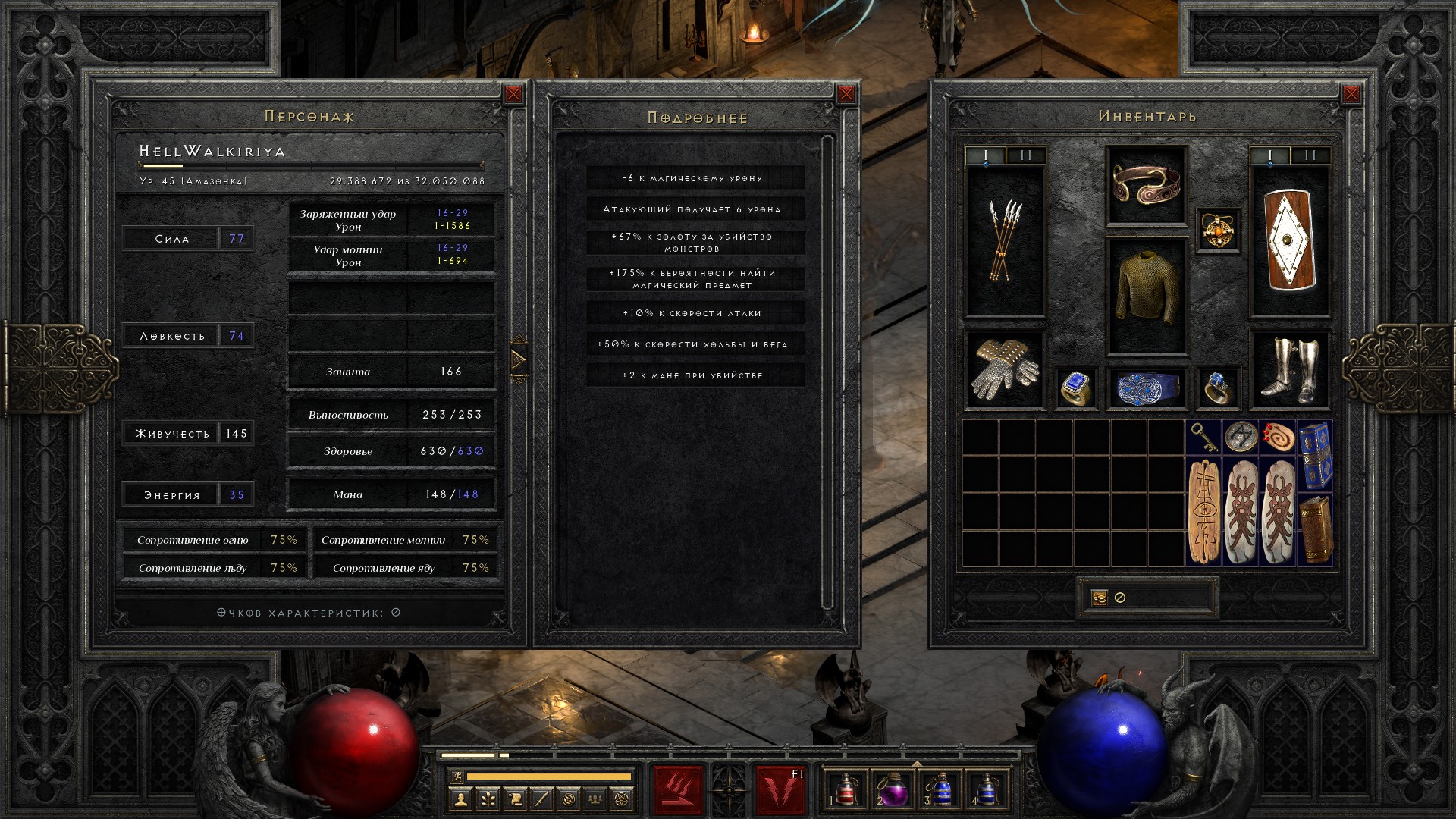Close the detailed stats panel
The width and height of the screenshot is (1456, 819).
point(846,94)
